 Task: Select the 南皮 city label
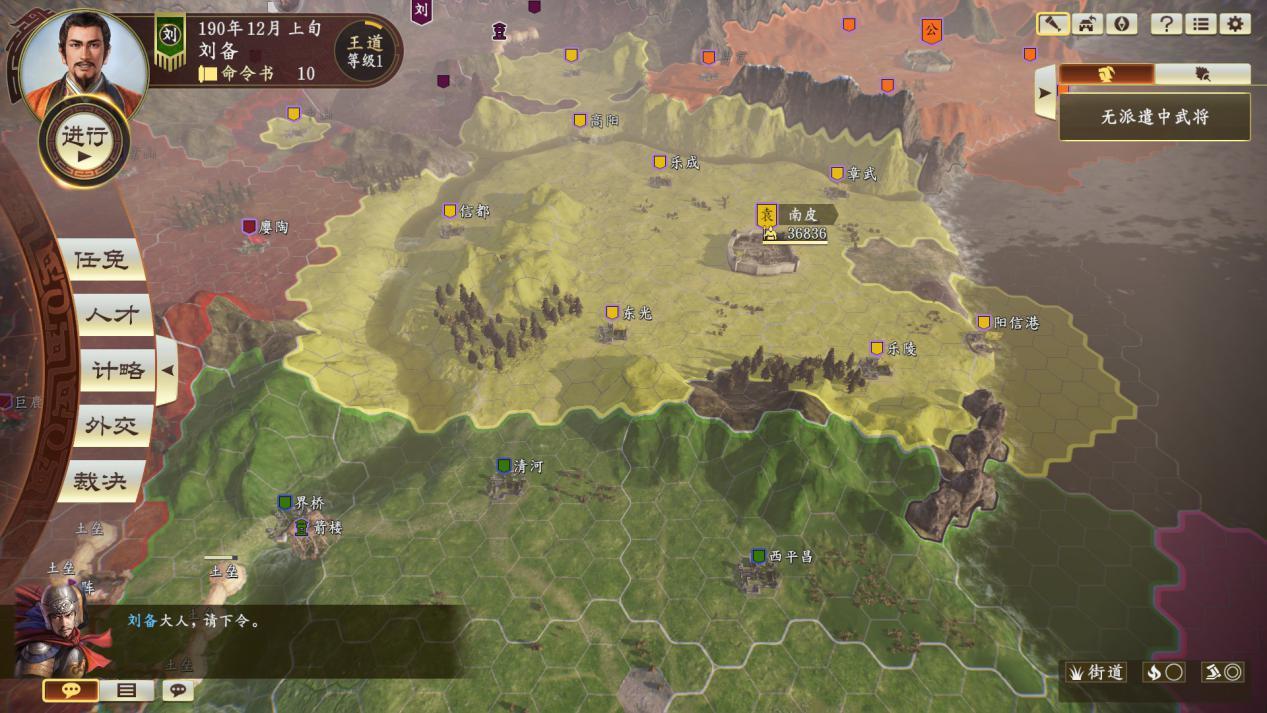click(x=803, y=214)
